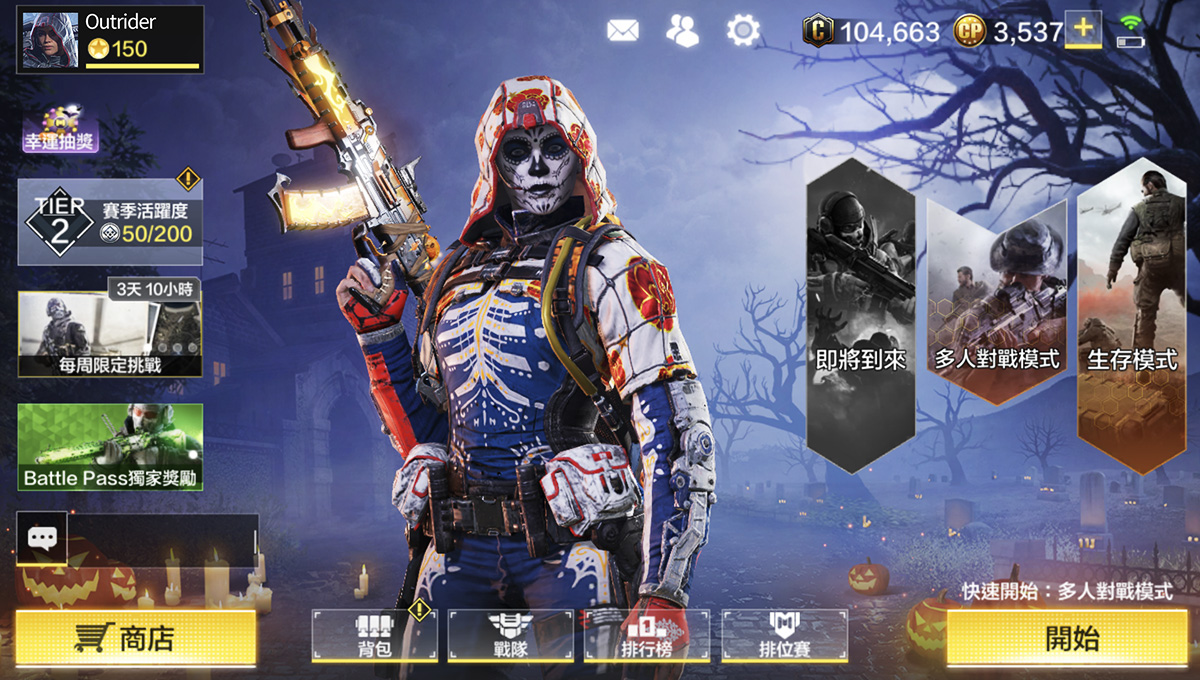This screenshot has height=680, width=1200.
Task: Open the 排行榜 leaderboard
Action: [646, 636]
